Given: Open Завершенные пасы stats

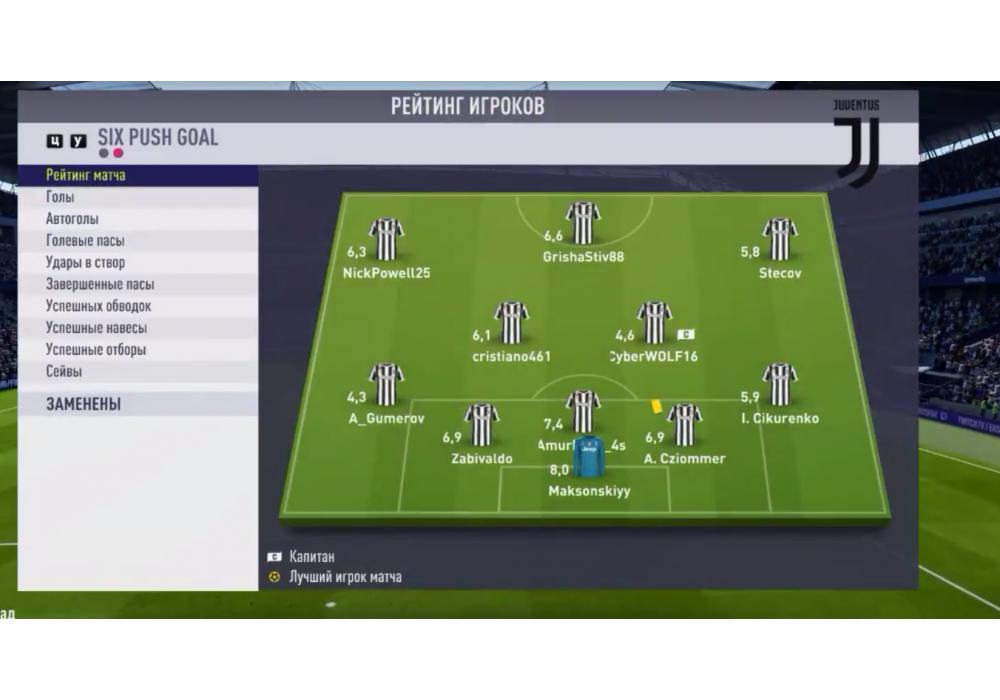Looking at the screenshot, I should [x=99, y=284].
